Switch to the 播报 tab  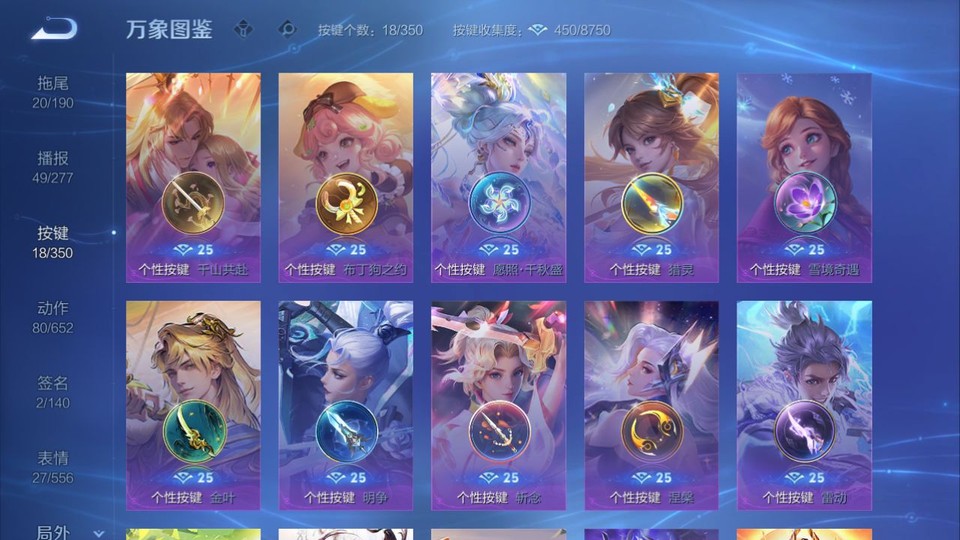coord(53,167)
